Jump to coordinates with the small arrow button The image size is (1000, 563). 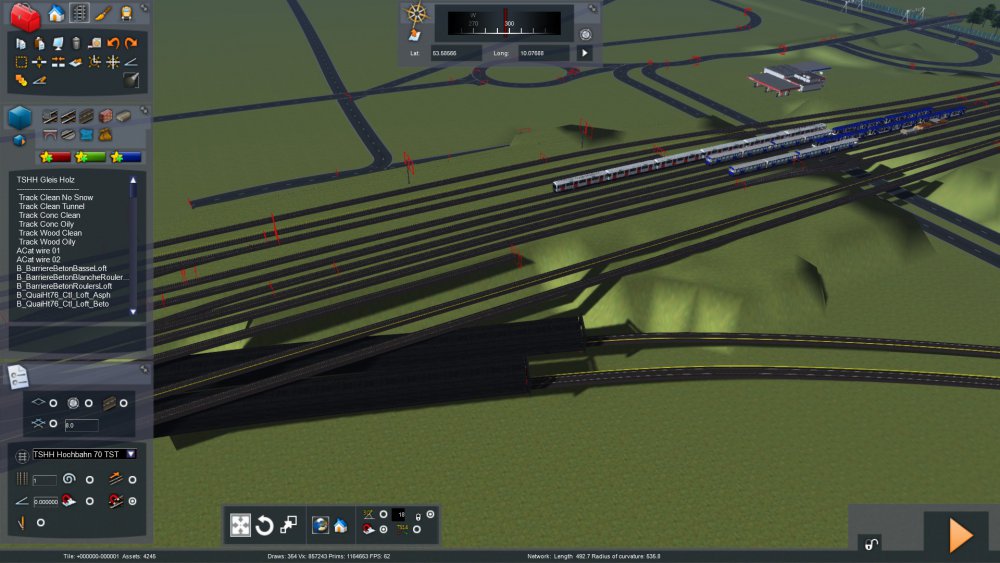[585, 52]
